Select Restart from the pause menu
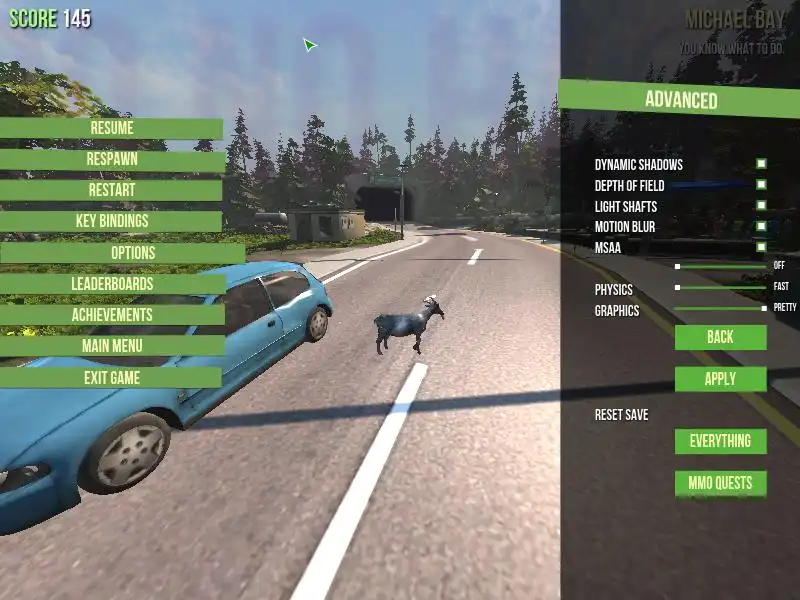This screenshot has height=600, width=800. (111, 190)
